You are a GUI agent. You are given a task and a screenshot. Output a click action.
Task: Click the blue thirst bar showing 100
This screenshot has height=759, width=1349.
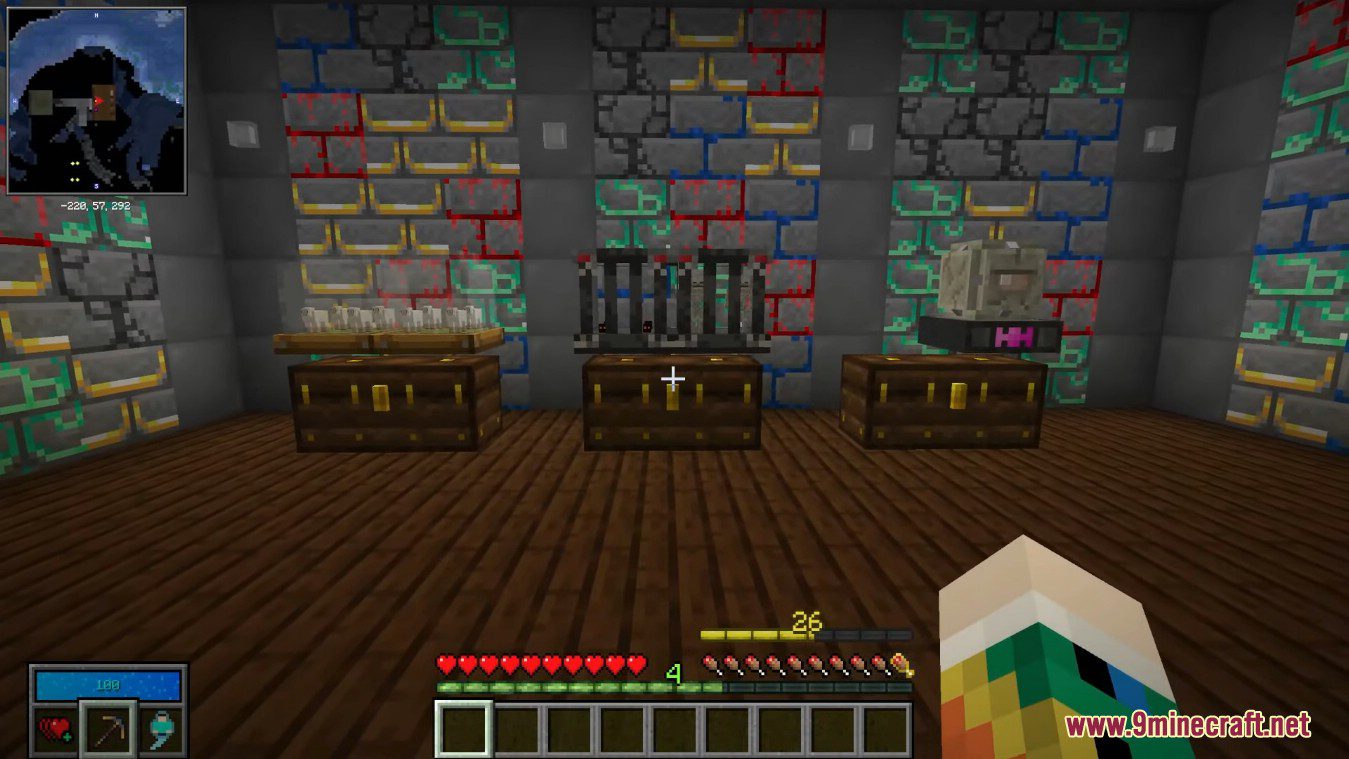click(x=108, y=684)
